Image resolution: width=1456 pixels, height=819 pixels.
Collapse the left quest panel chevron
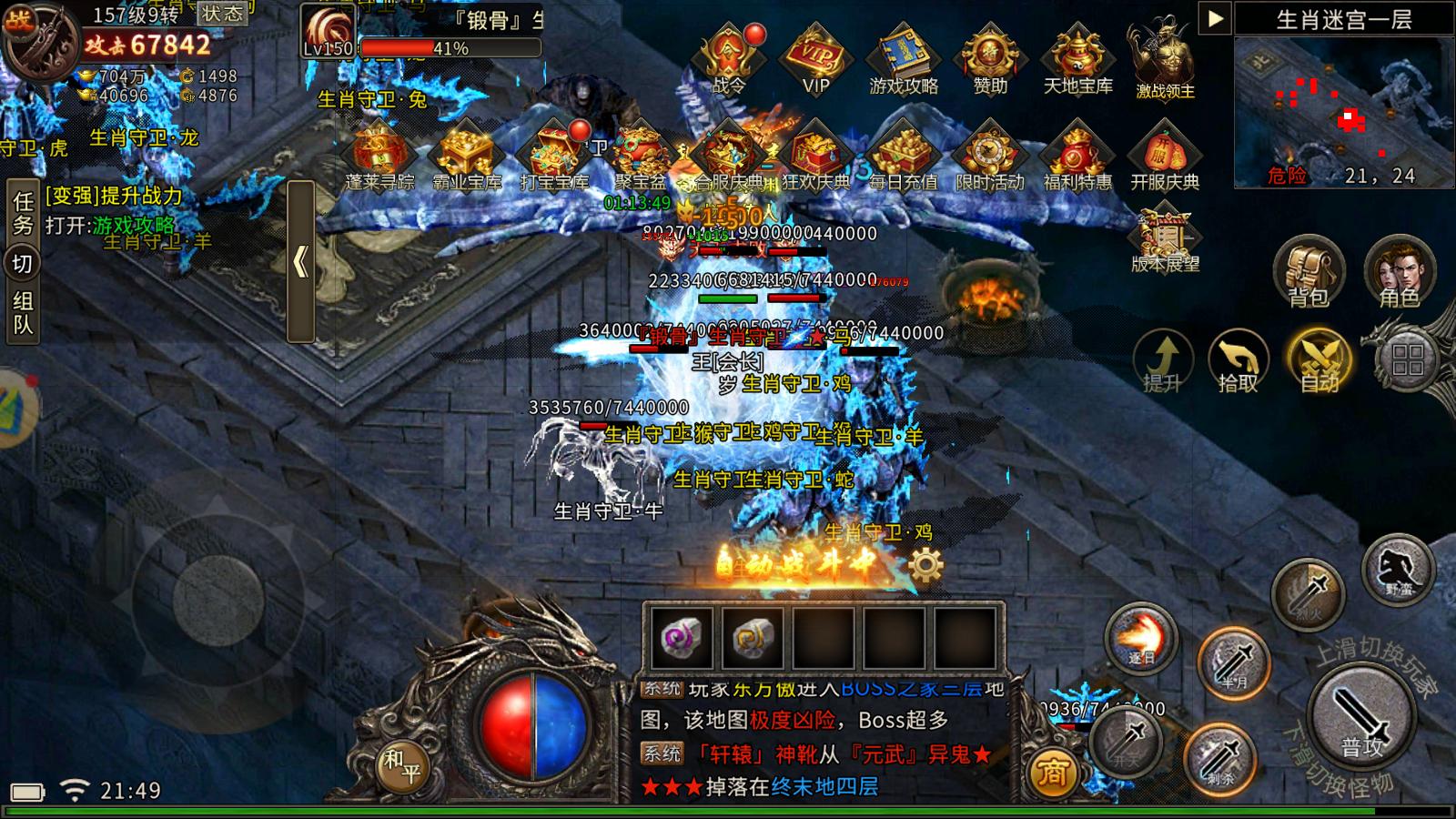(303, 259)
